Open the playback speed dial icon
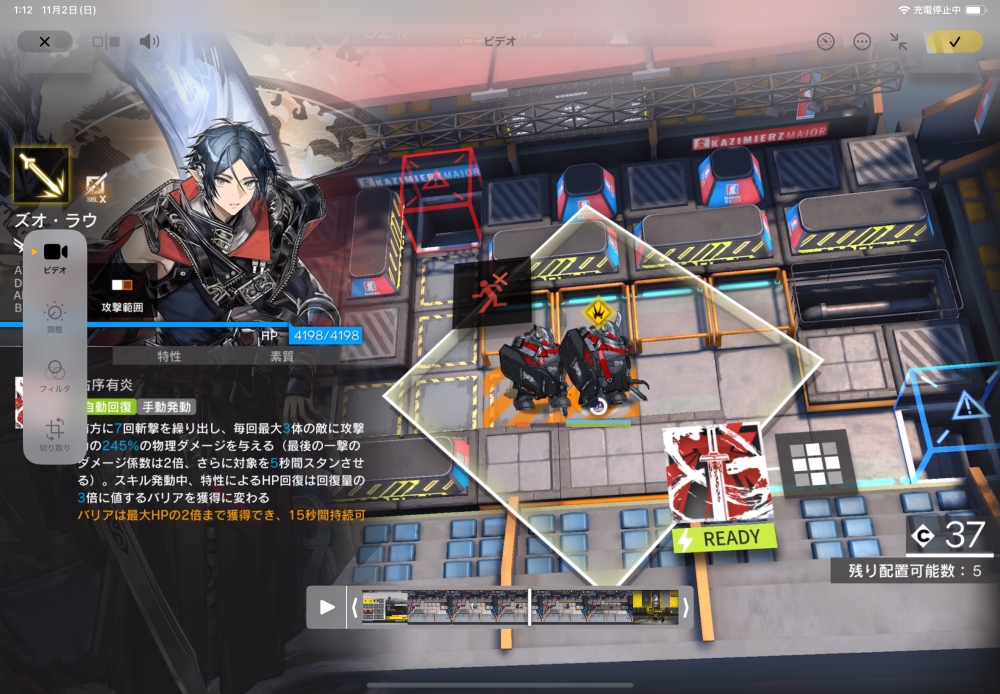Viewport: 1000px width, 694px height. point(825,41)
